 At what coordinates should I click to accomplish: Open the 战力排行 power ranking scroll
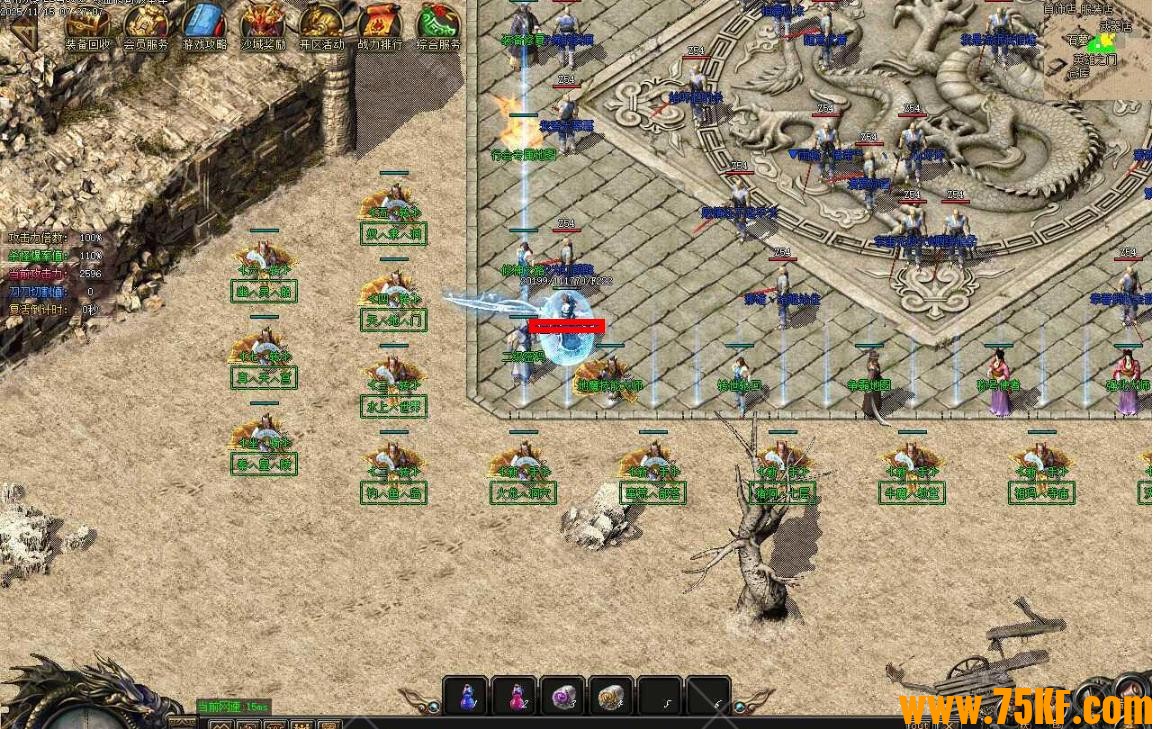coord(379,26)
